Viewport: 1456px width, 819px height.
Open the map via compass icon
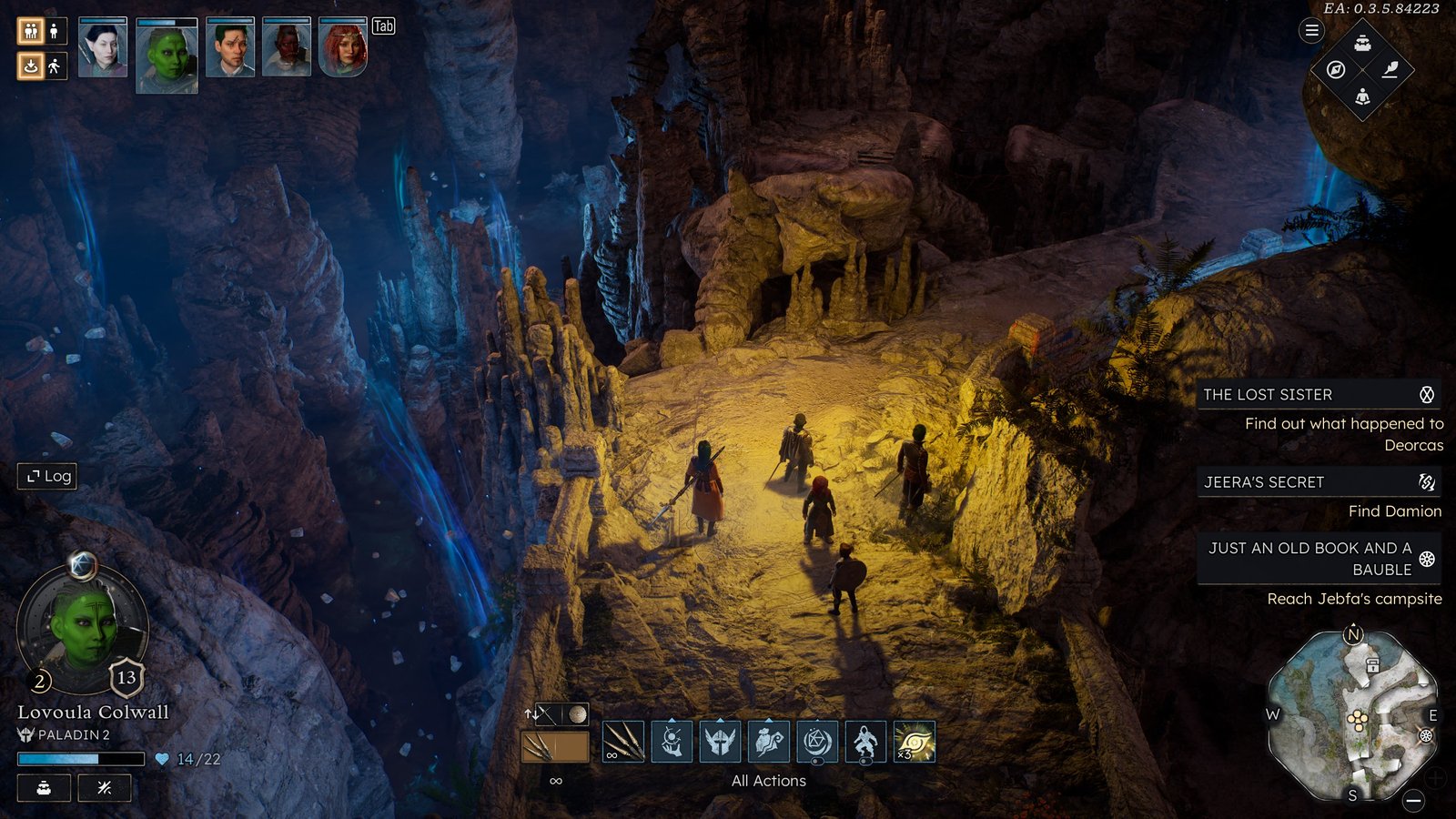(x=1336, y=70)
